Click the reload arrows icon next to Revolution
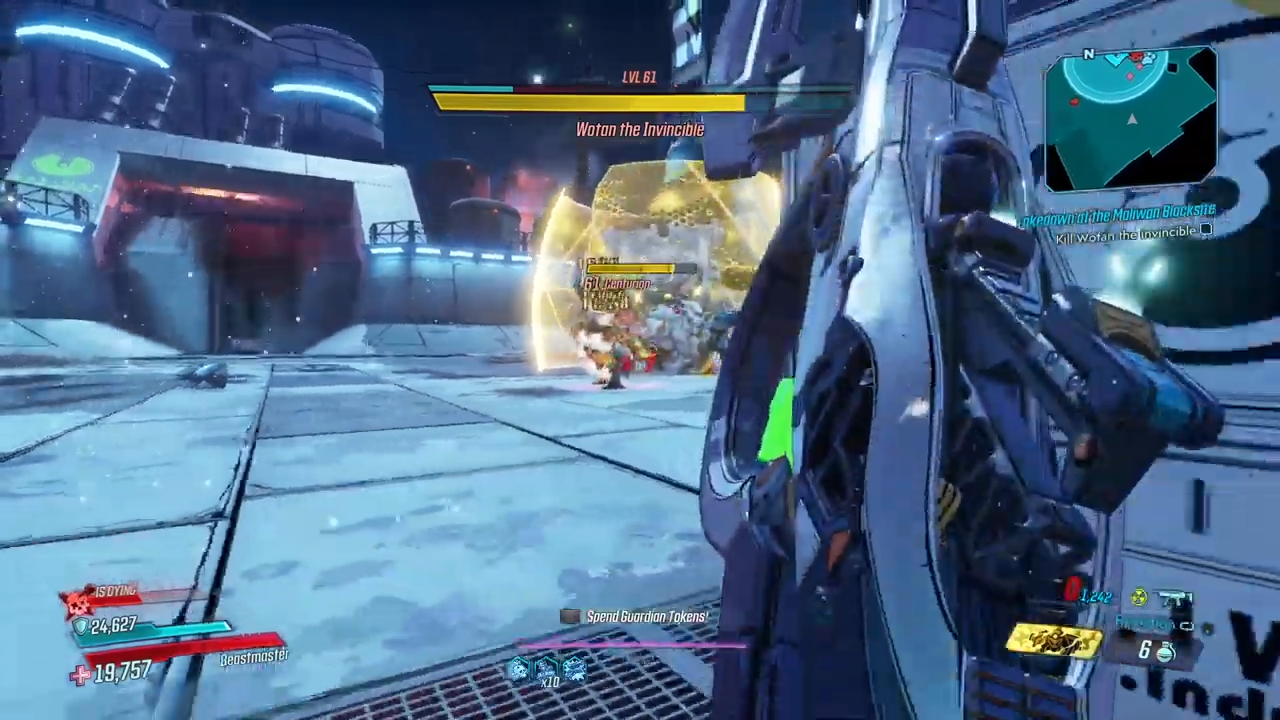Screen dimensions: 1280x720 [x=1188, y=626]
